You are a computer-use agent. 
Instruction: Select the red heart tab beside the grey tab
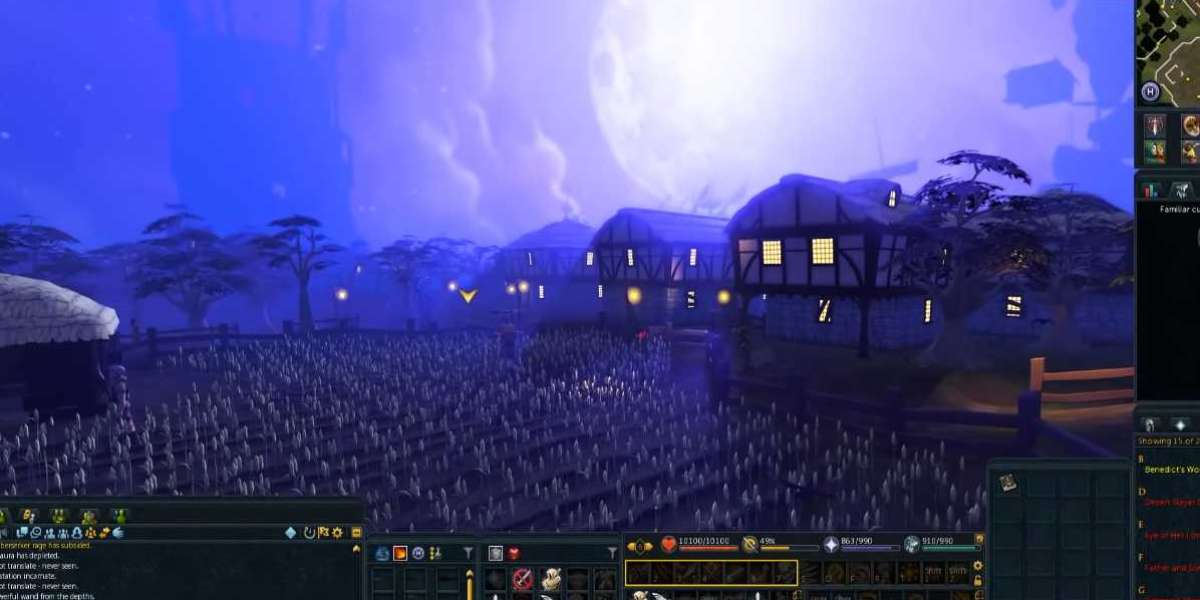[514, 553]
